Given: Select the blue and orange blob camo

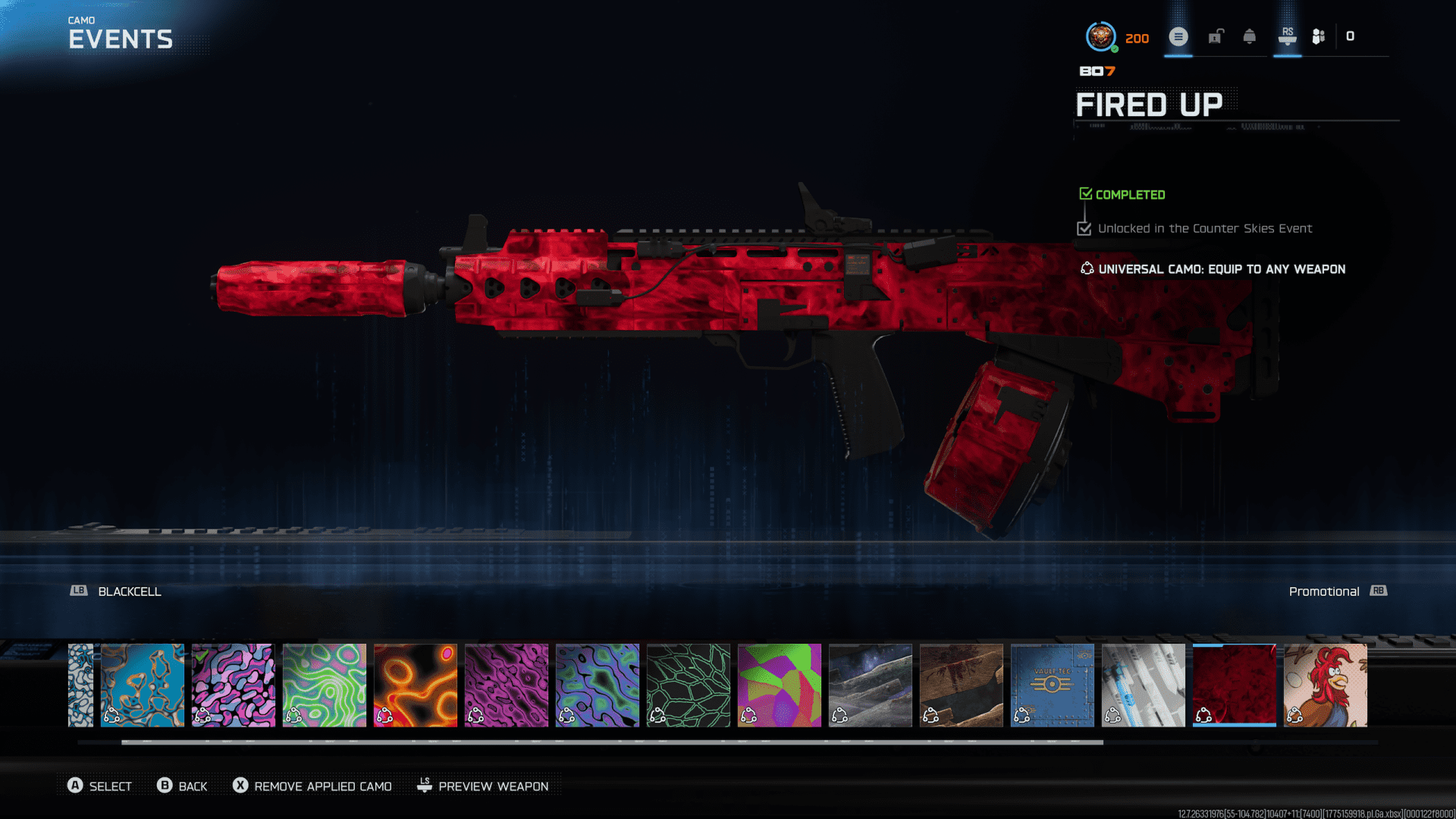Looking at the screenshot, I should click(x=143, y=685).
